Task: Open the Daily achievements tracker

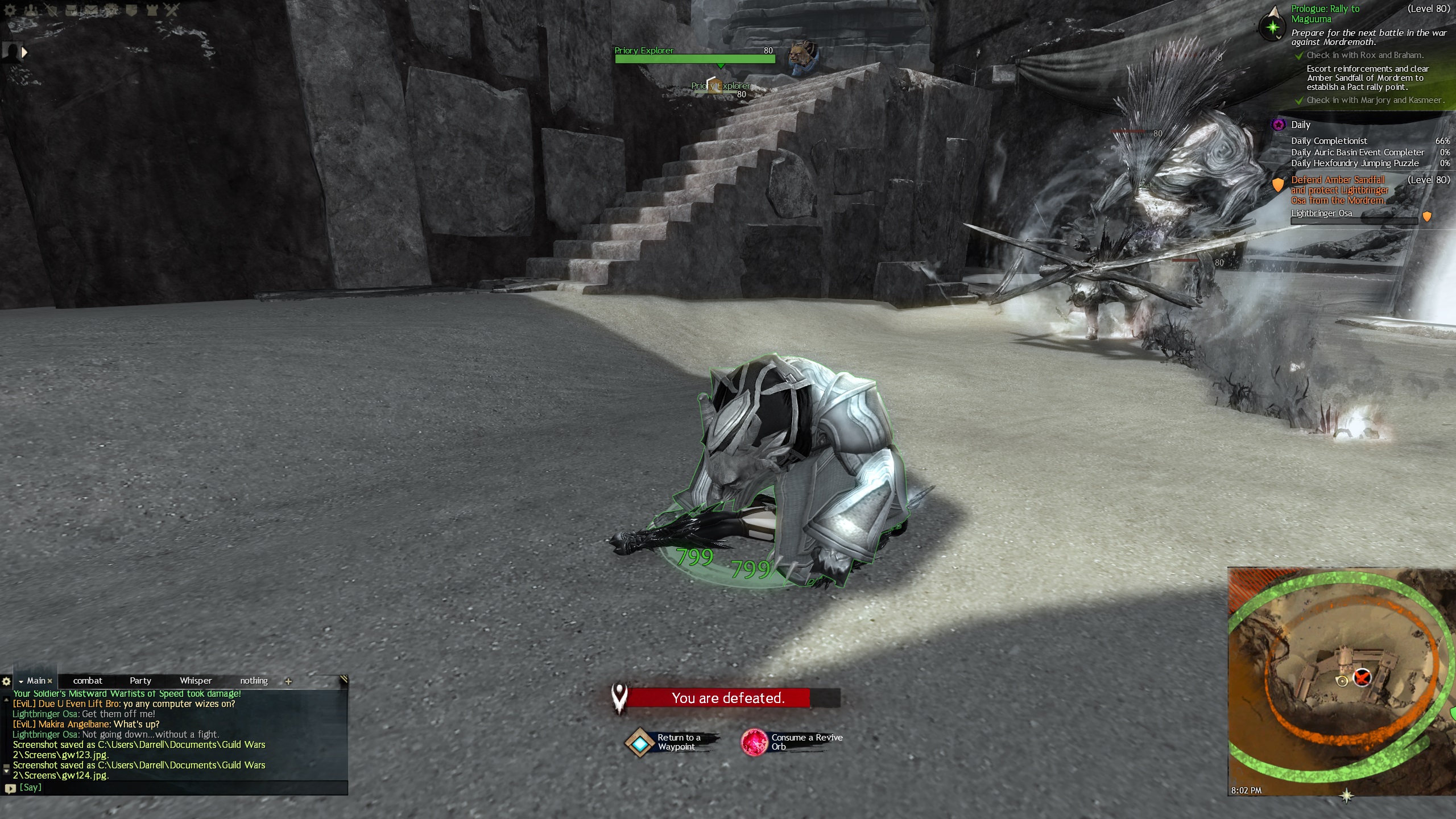Action: 1300,125
